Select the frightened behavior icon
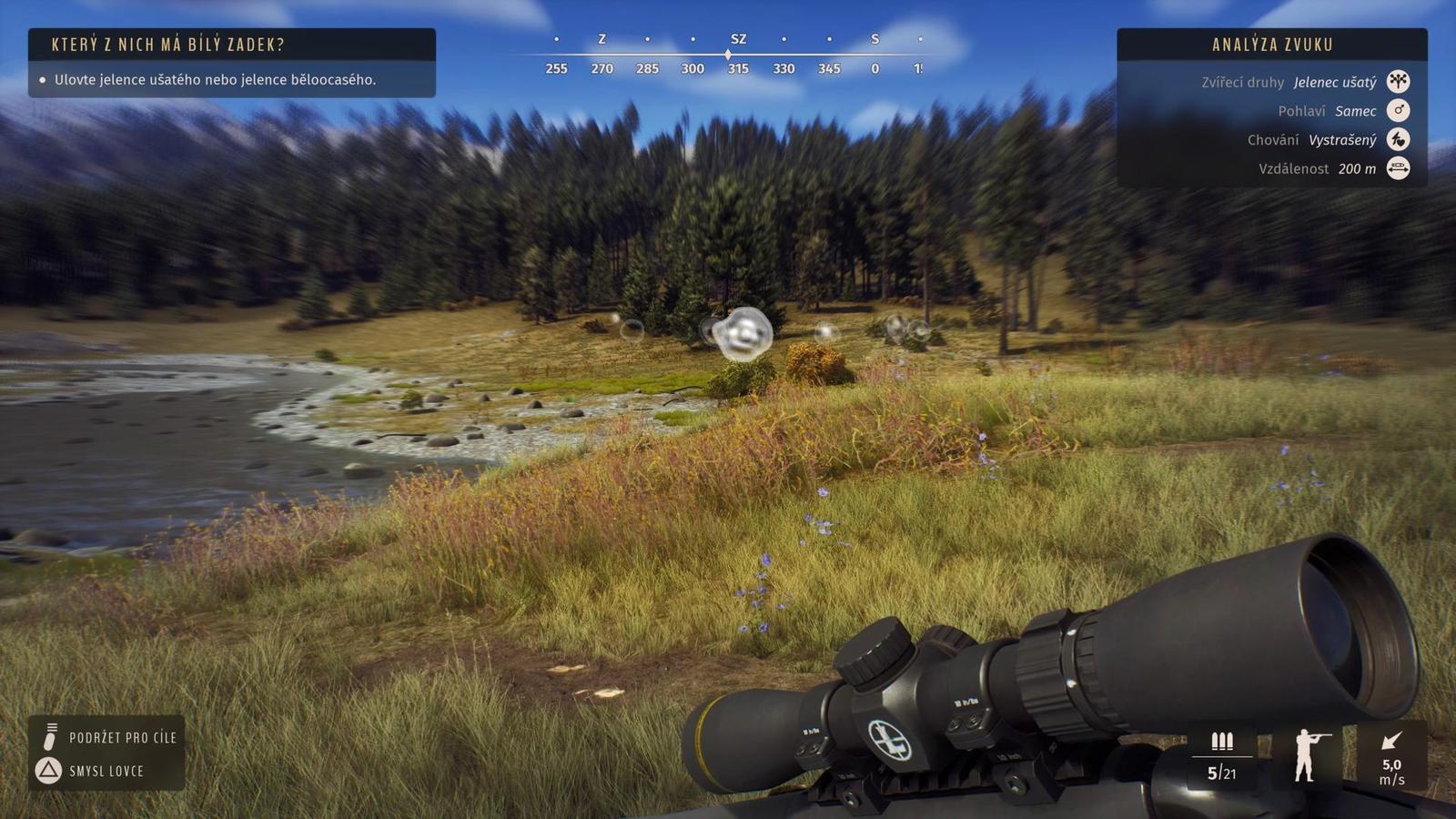 pos(1398,139)
